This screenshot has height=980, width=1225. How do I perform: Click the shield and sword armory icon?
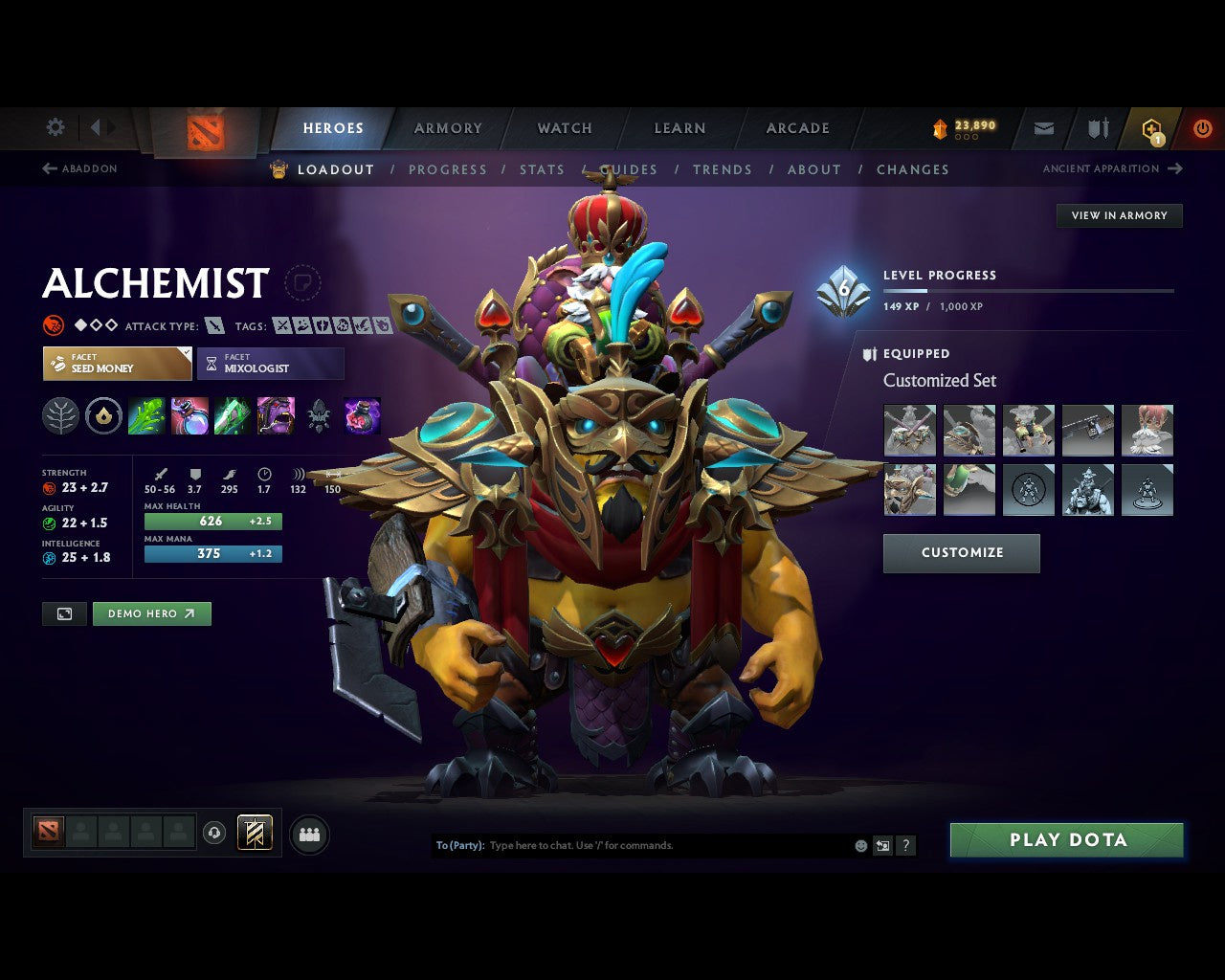point(1097,127)
